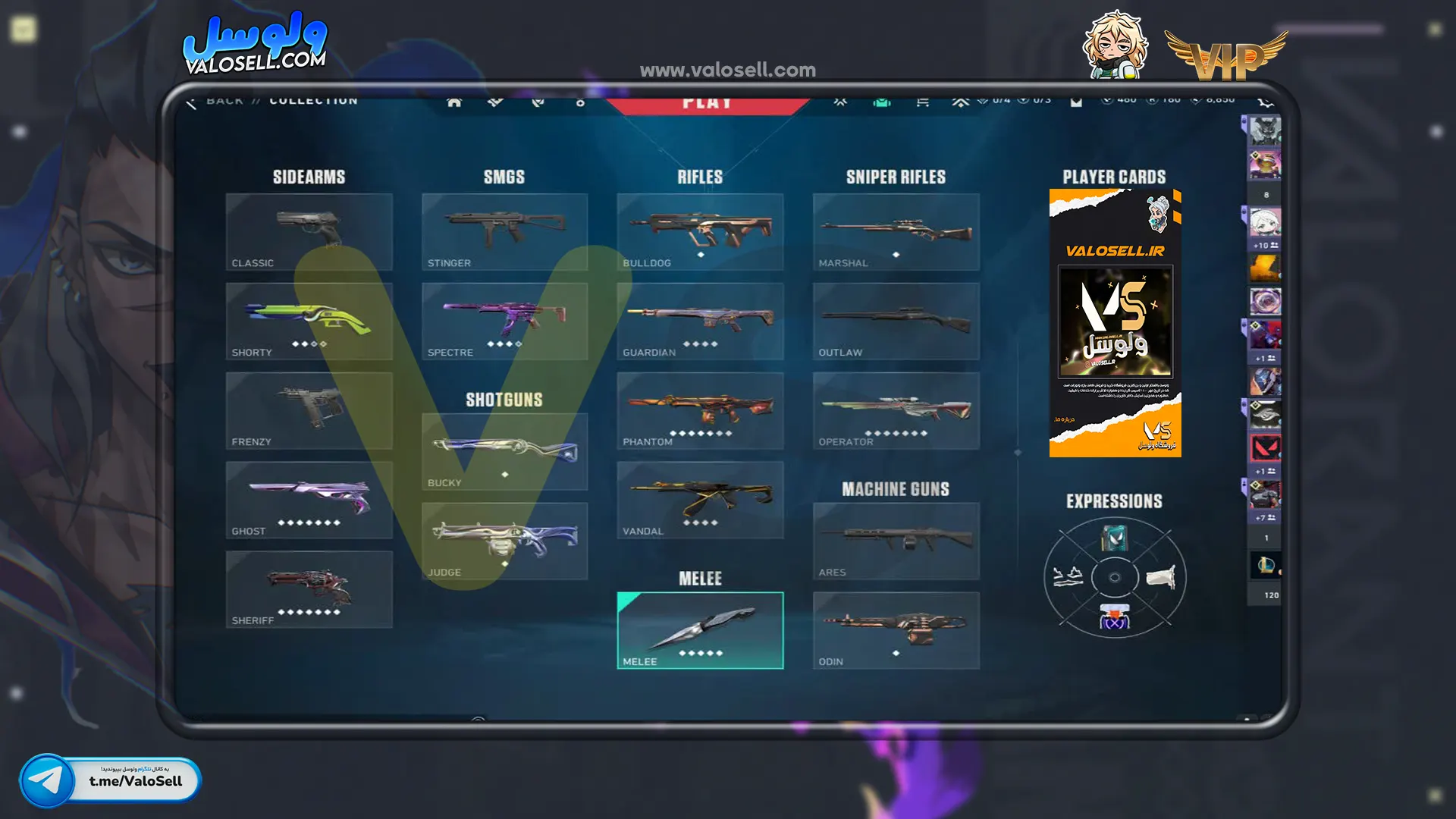Open the Ghost pistol slot

(x=309, y=500)
